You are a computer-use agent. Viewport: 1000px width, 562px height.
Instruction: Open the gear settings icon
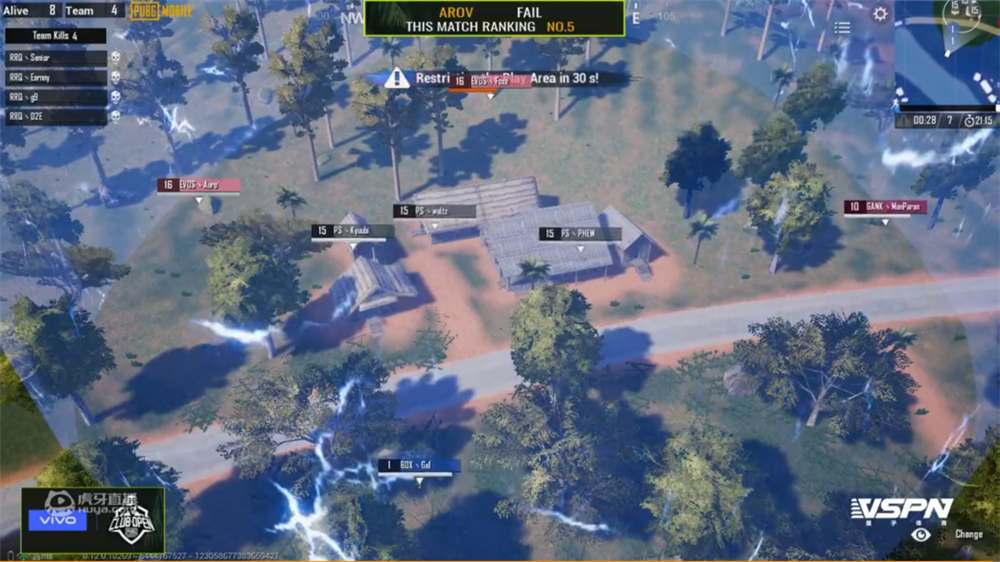(x=880, y=14)
